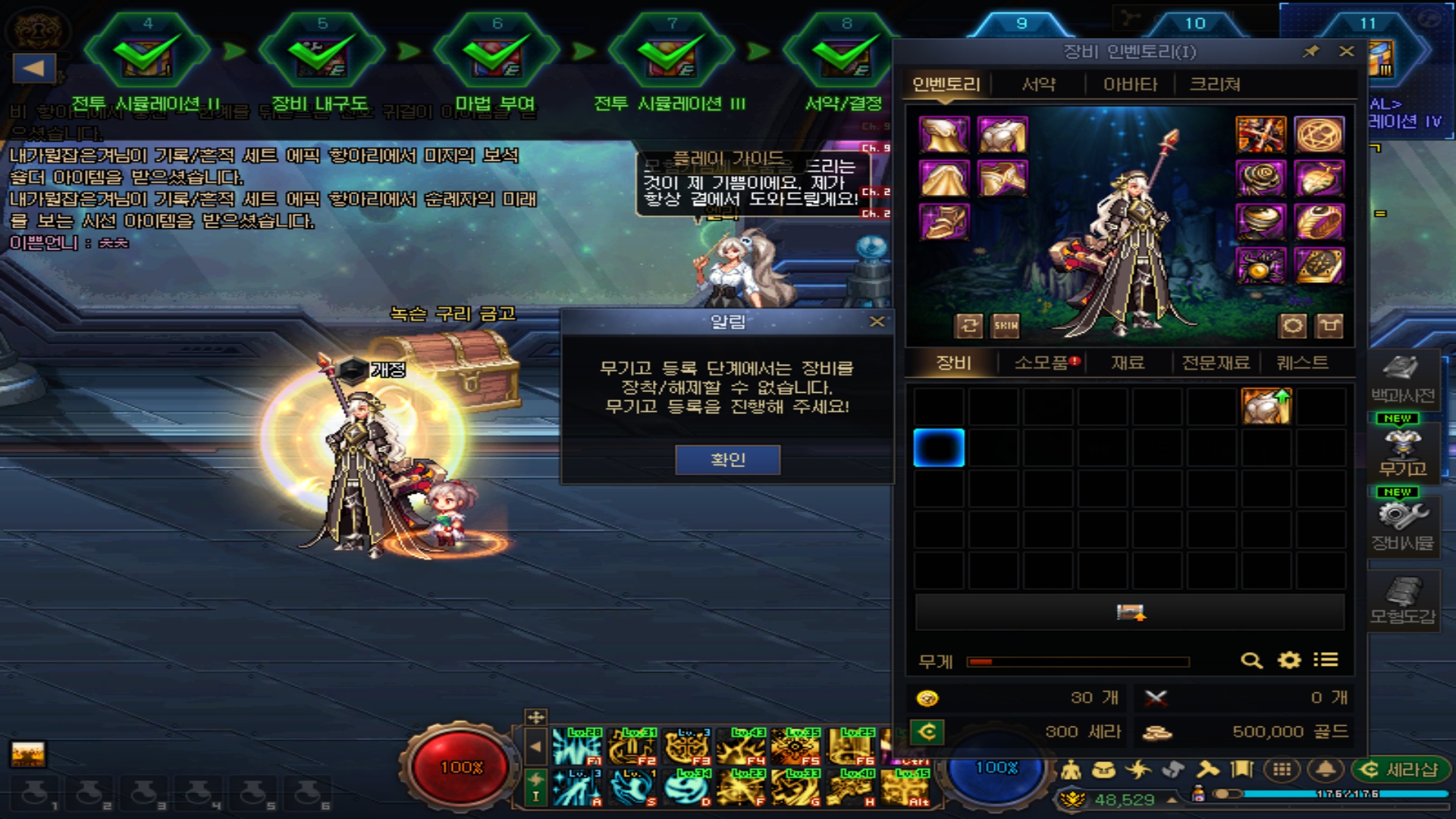Go back with the orange left arrow
Viewport: 1456px width, 819px height.
[x=34, y=68]
